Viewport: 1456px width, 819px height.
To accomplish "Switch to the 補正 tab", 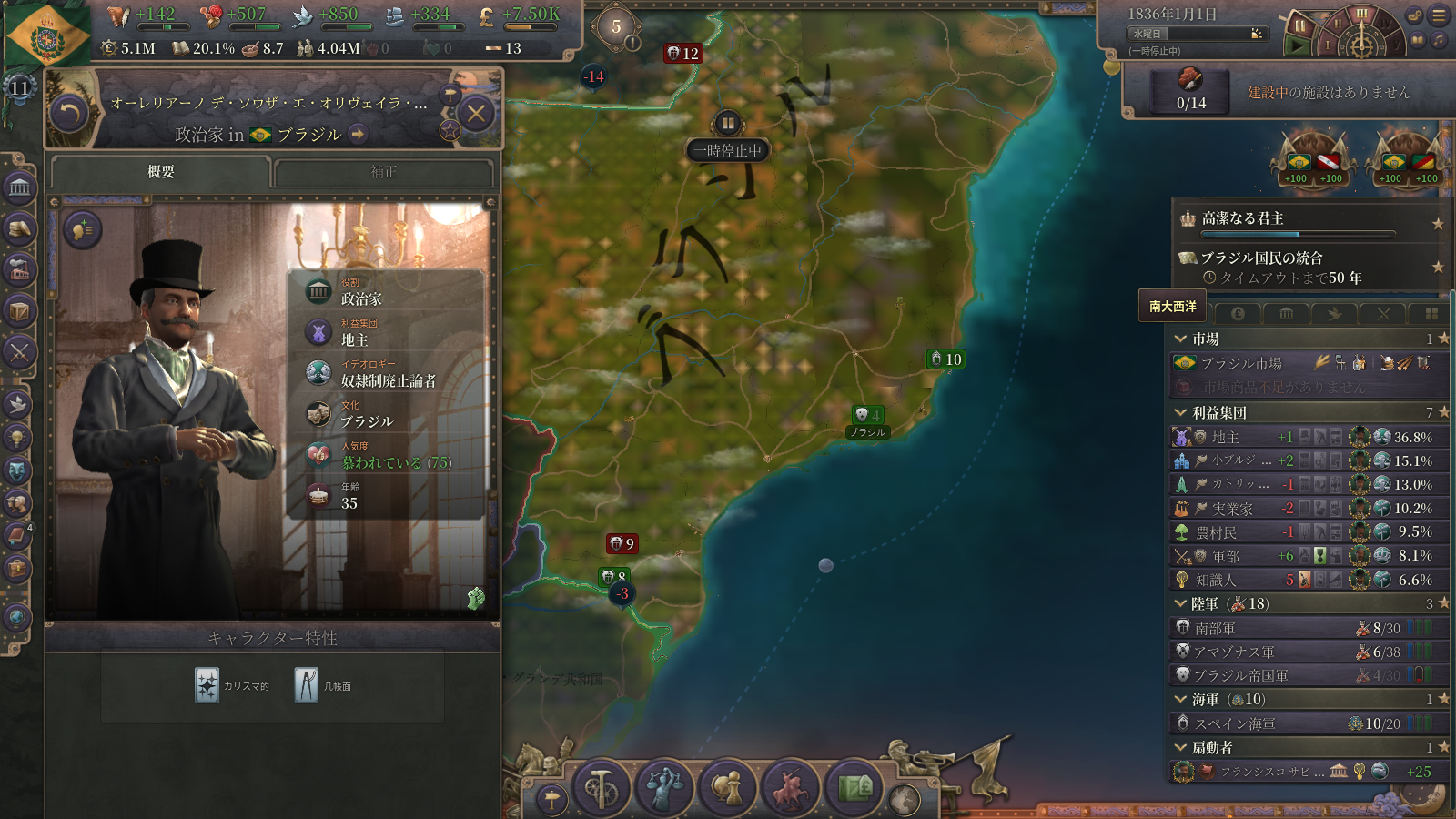I will tap(383, 172).
